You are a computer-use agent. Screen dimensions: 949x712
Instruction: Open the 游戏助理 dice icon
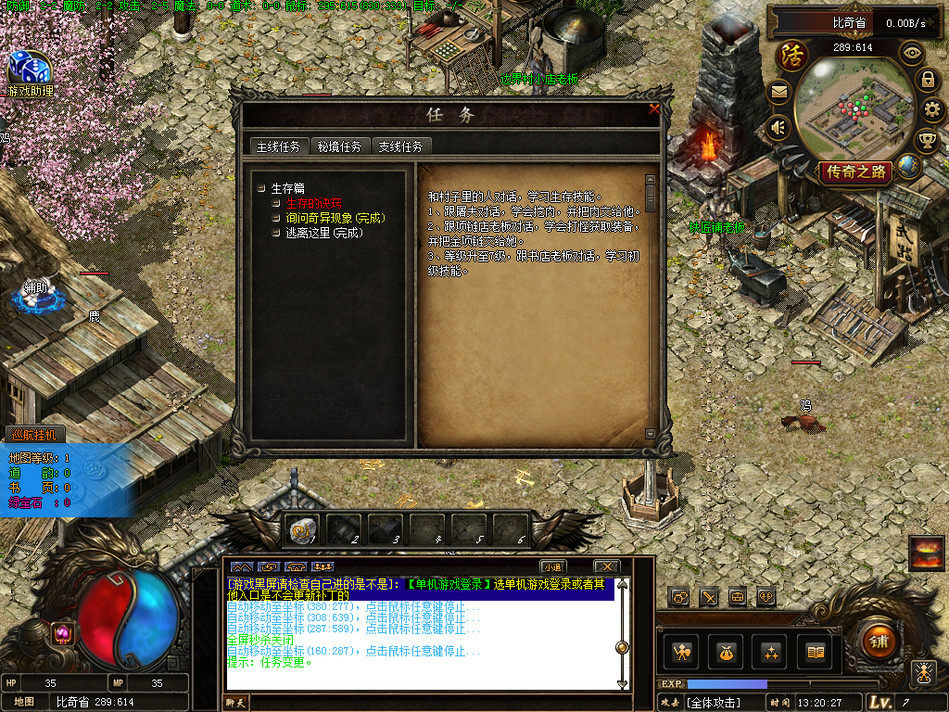pyautogui.click(x=29, y=68)
